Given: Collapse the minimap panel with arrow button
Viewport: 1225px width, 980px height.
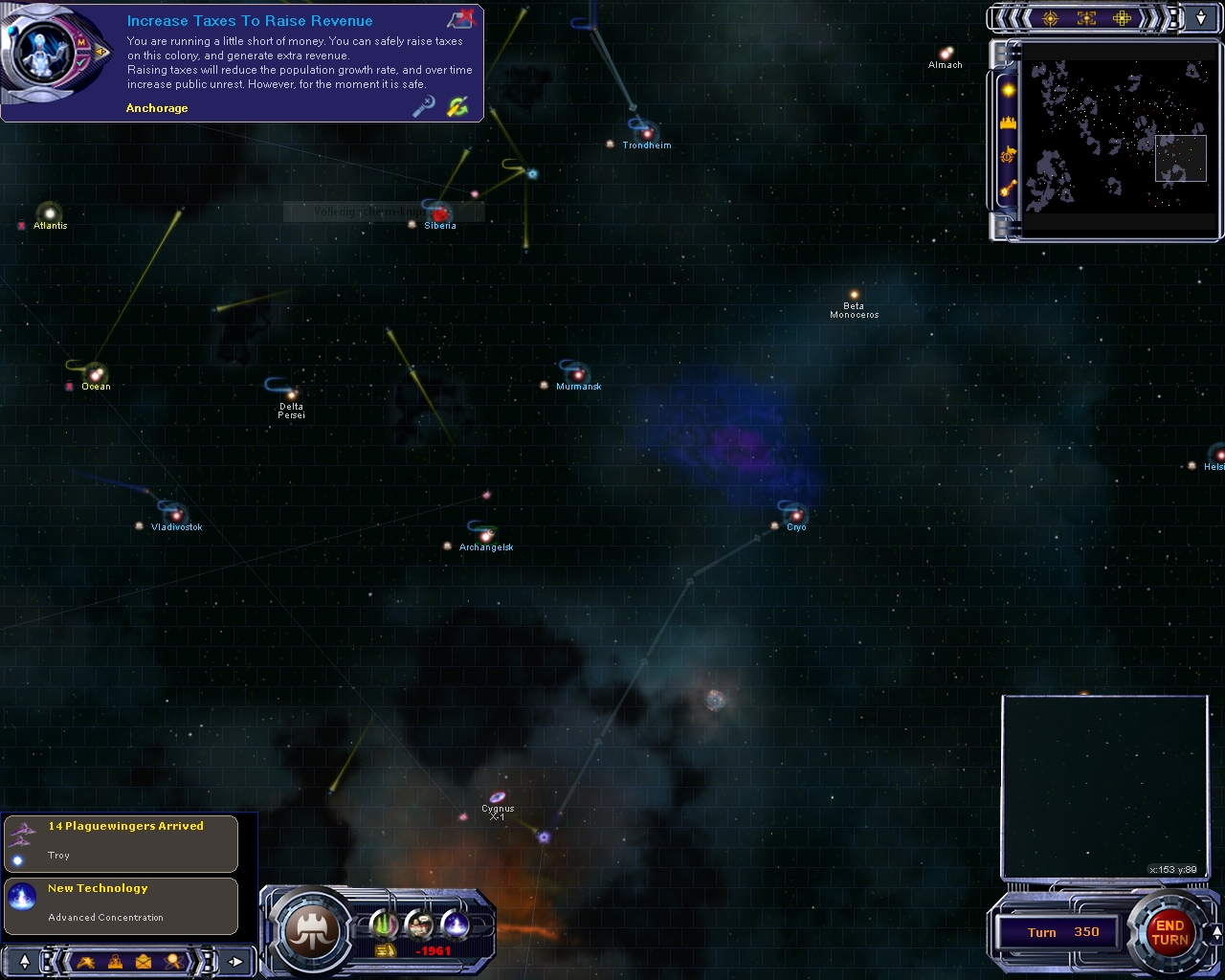Looking at the screenshot, I should [x=1201, y=17].
